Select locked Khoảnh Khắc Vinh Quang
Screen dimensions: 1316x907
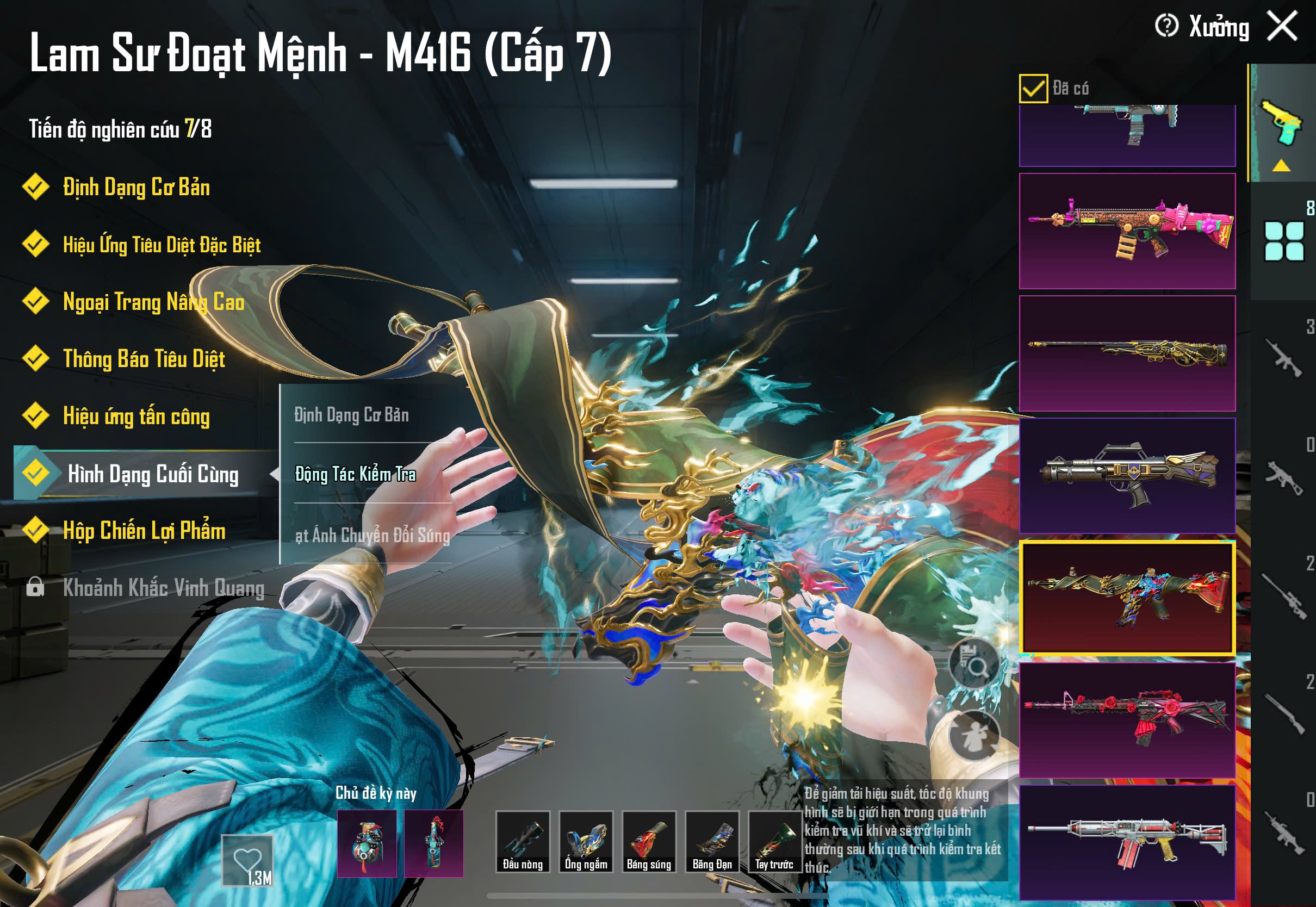pyautogui.click(x=163, y=588)
